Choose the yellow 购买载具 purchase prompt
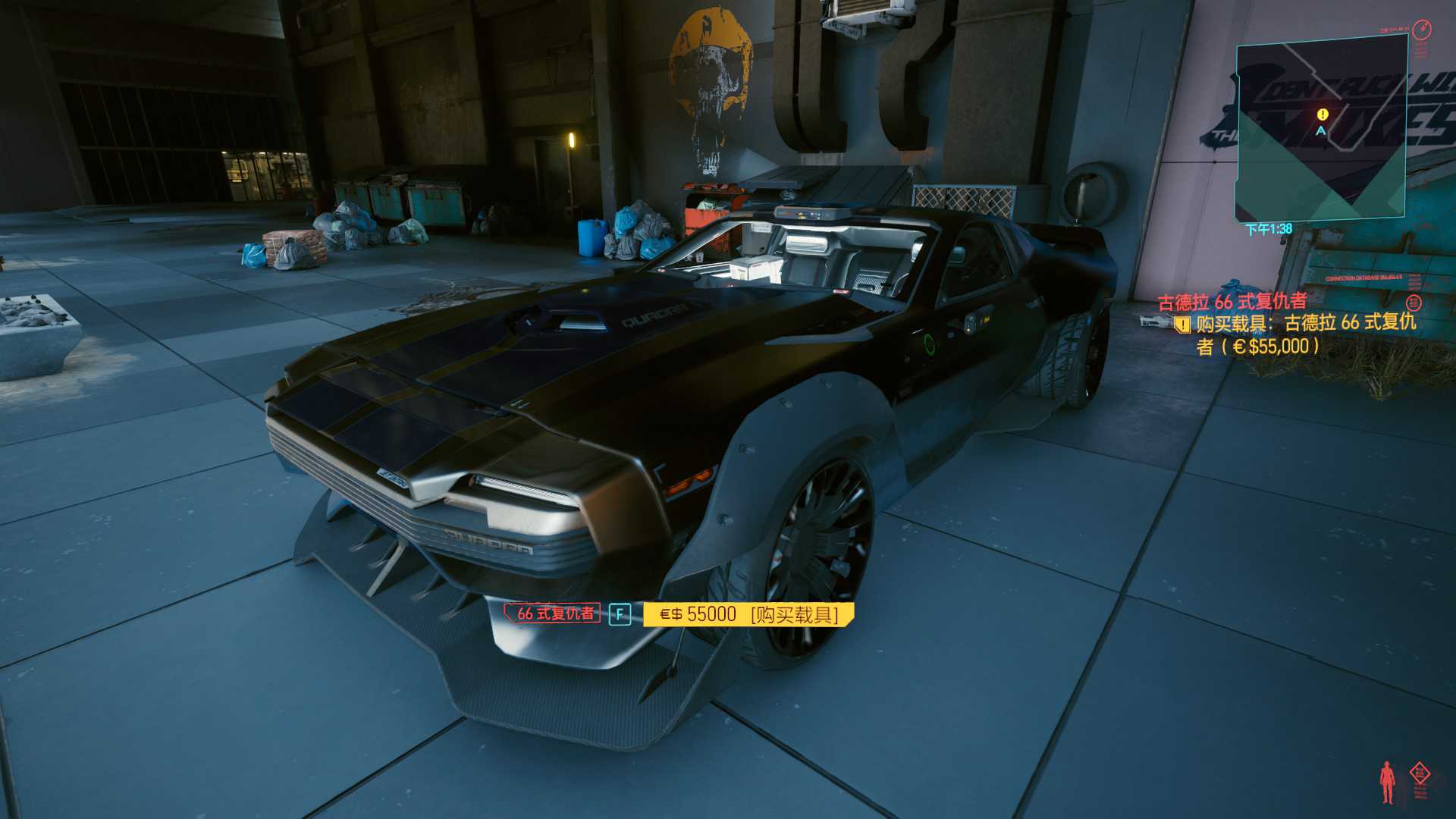 [x=748, y=614]
